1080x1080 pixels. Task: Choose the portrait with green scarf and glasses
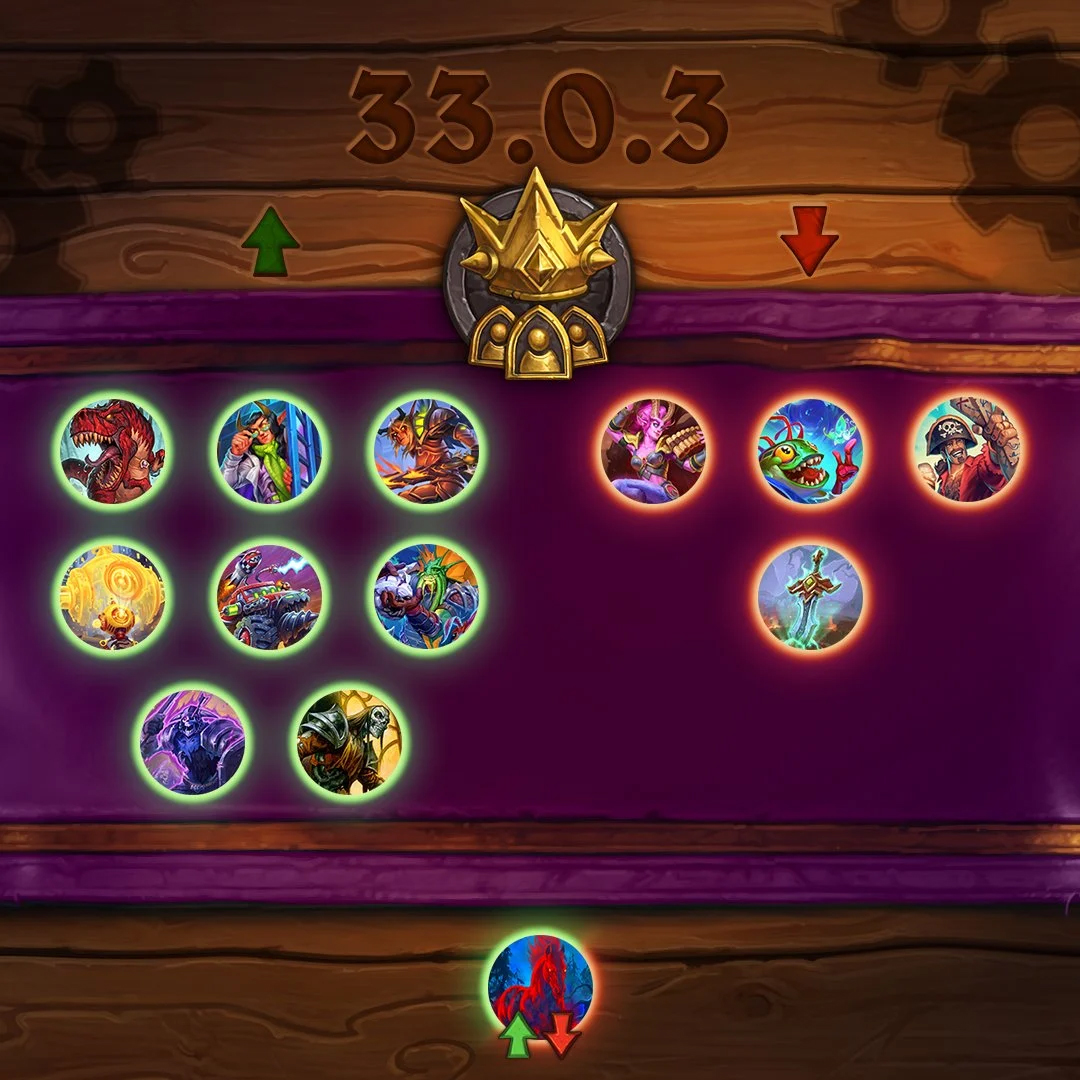click(269, 451)
